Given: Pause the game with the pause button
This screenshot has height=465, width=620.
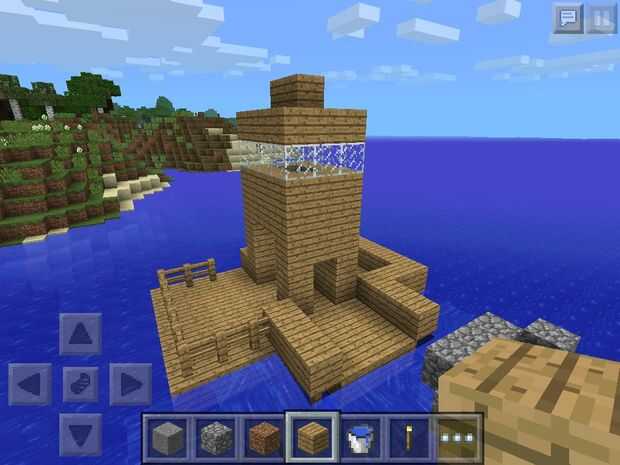Looking at the screenshot, I should 600,19.
